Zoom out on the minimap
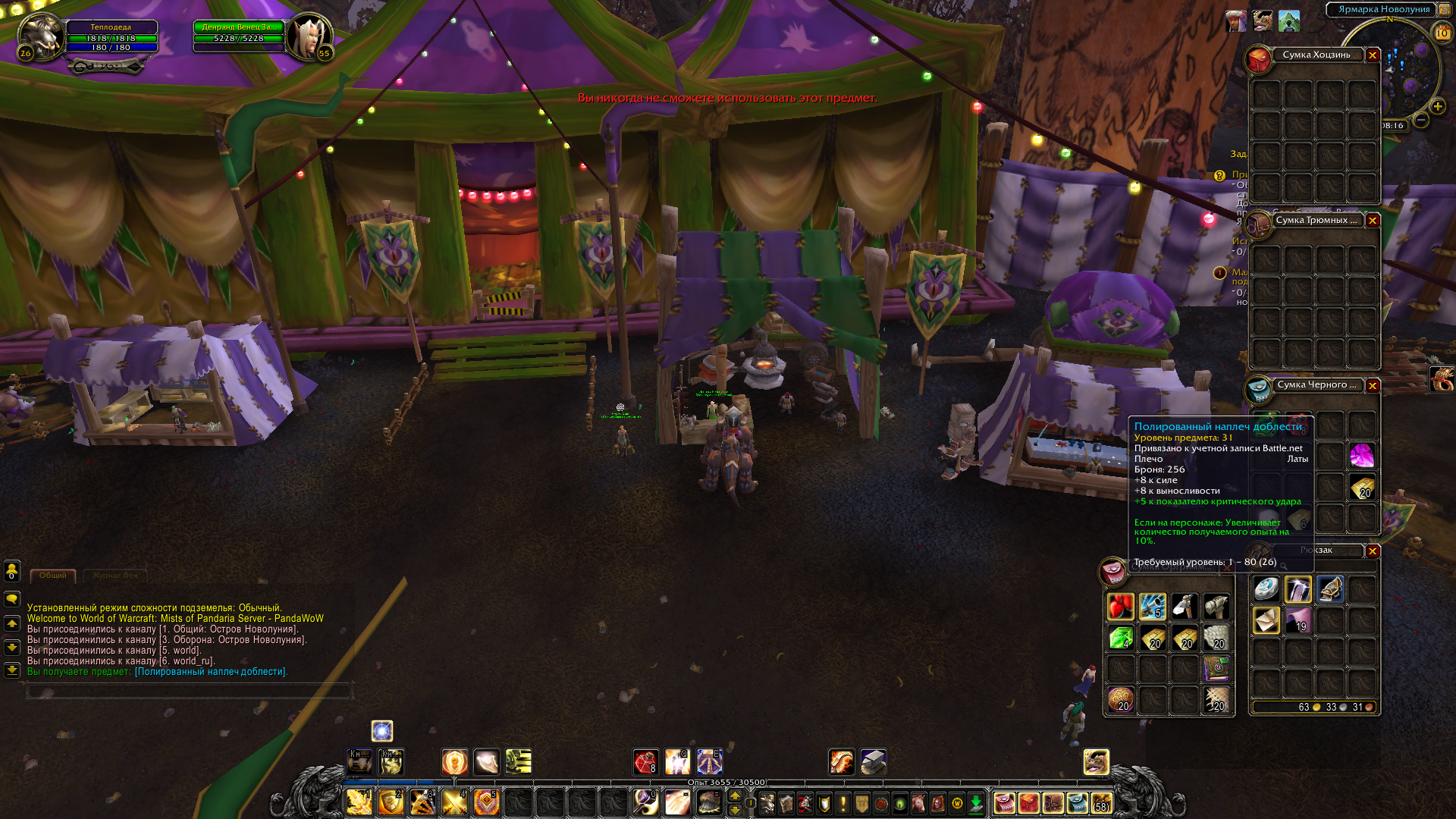Viewport: 1456px width, 819px height. 1421,120
